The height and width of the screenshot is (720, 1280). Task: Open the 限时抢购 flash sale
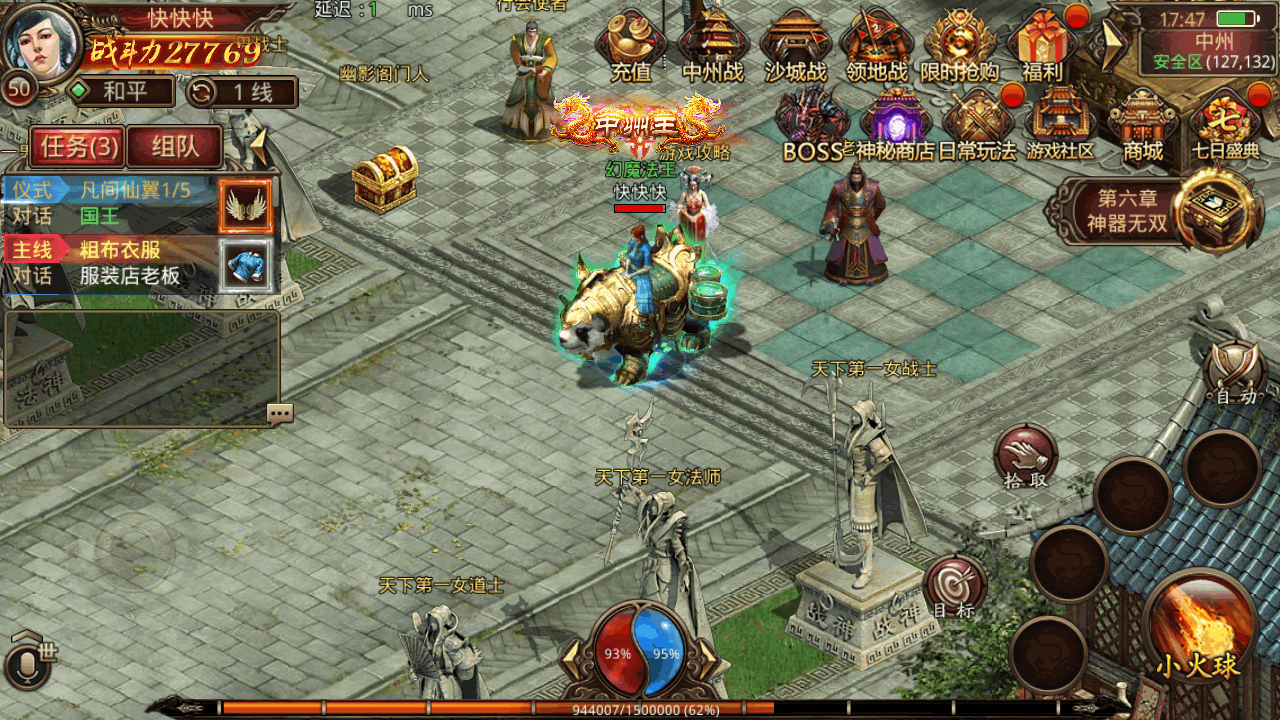(960, 45)
